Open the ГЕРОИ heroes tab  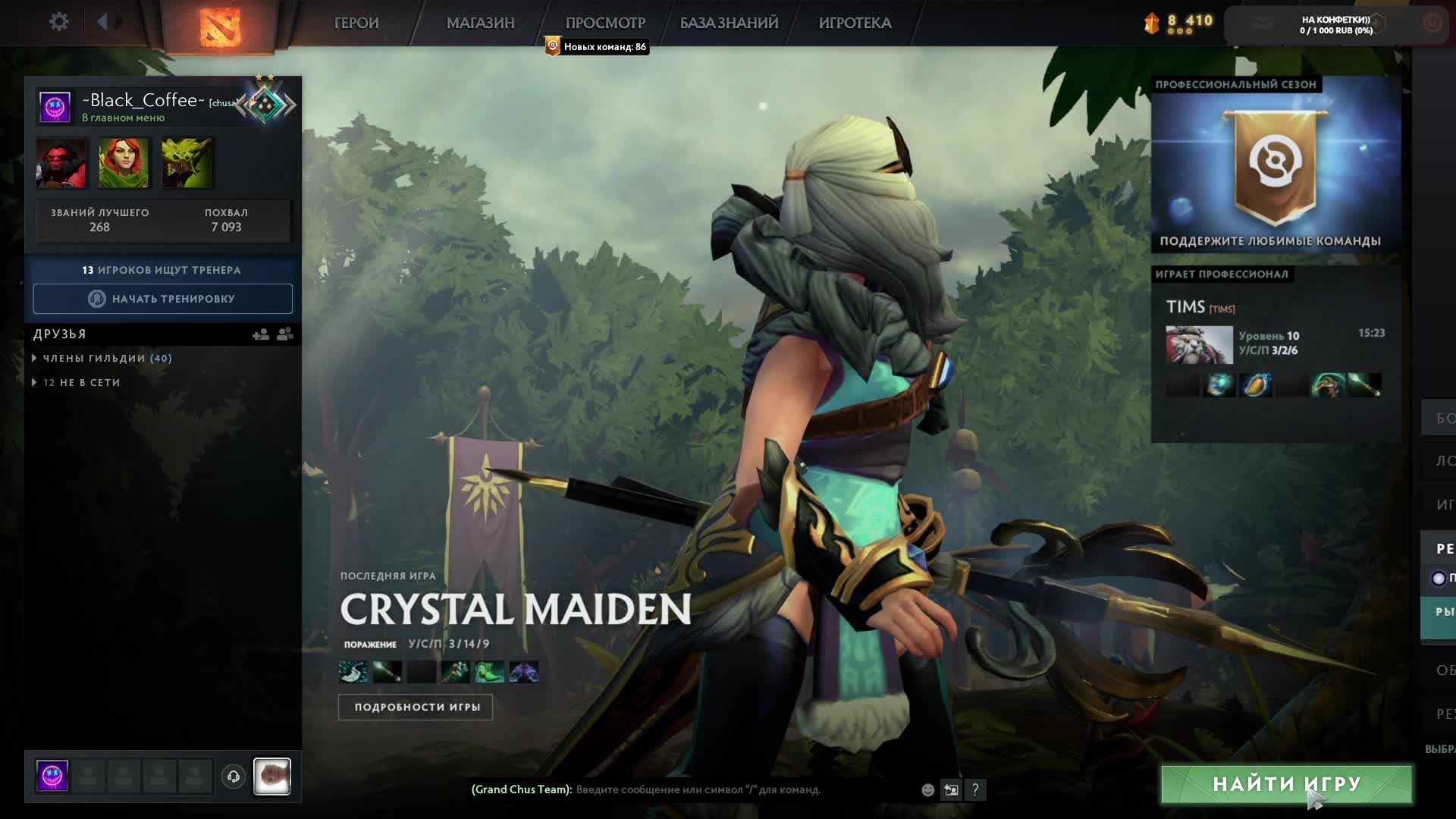point(356,23)
